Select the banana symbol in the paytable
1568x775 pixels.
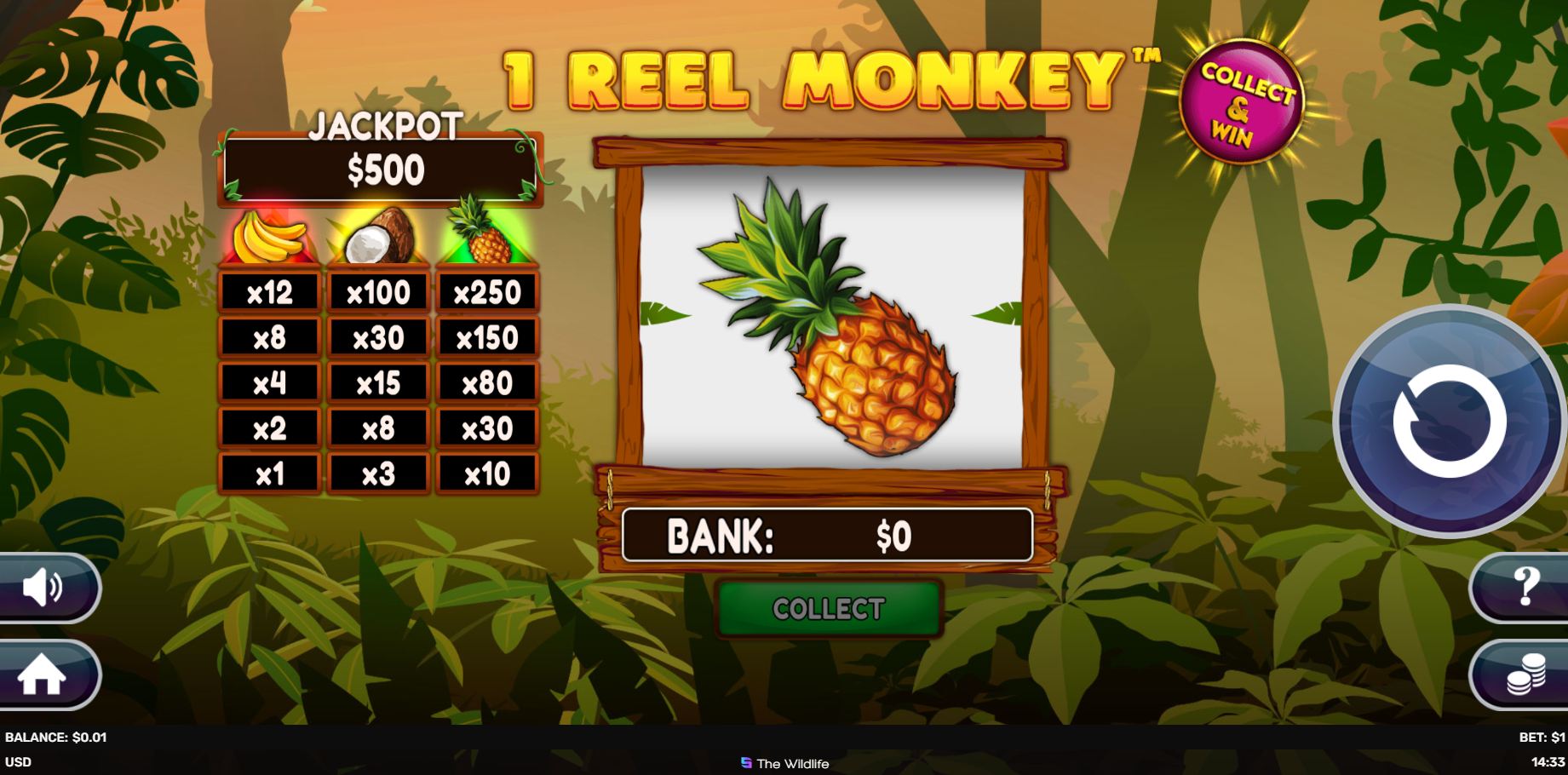[x=271, y=236]
